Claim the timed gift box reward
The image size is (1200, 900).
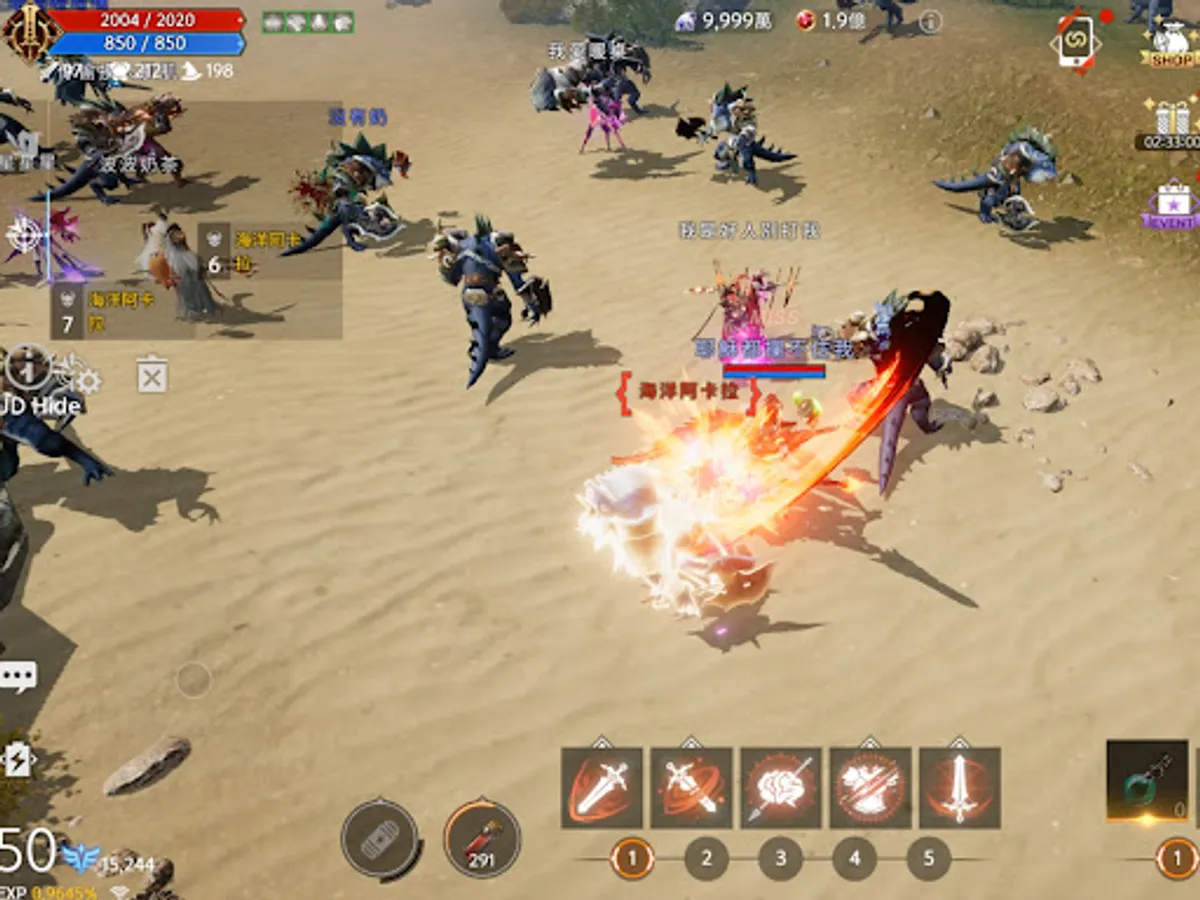(1172, 122)
